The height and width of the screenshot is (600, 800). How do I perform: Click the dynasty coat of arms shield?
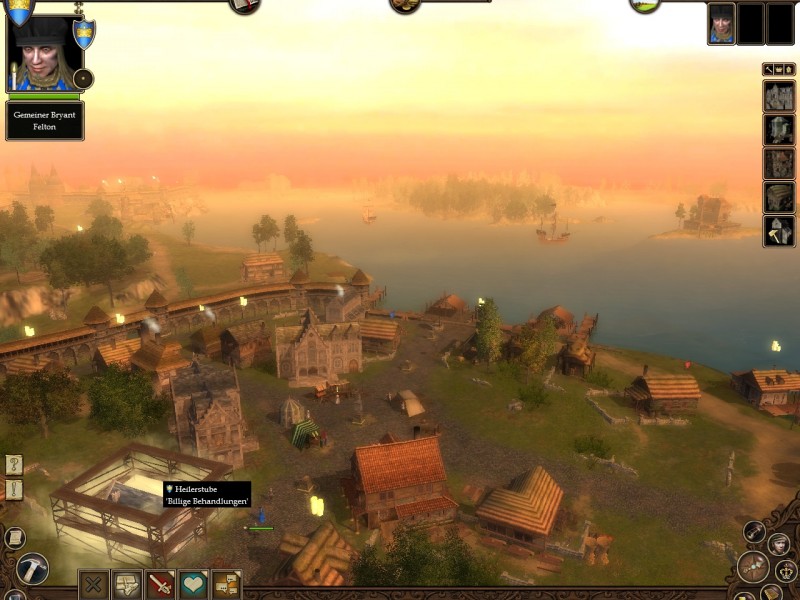coord(85,35)
